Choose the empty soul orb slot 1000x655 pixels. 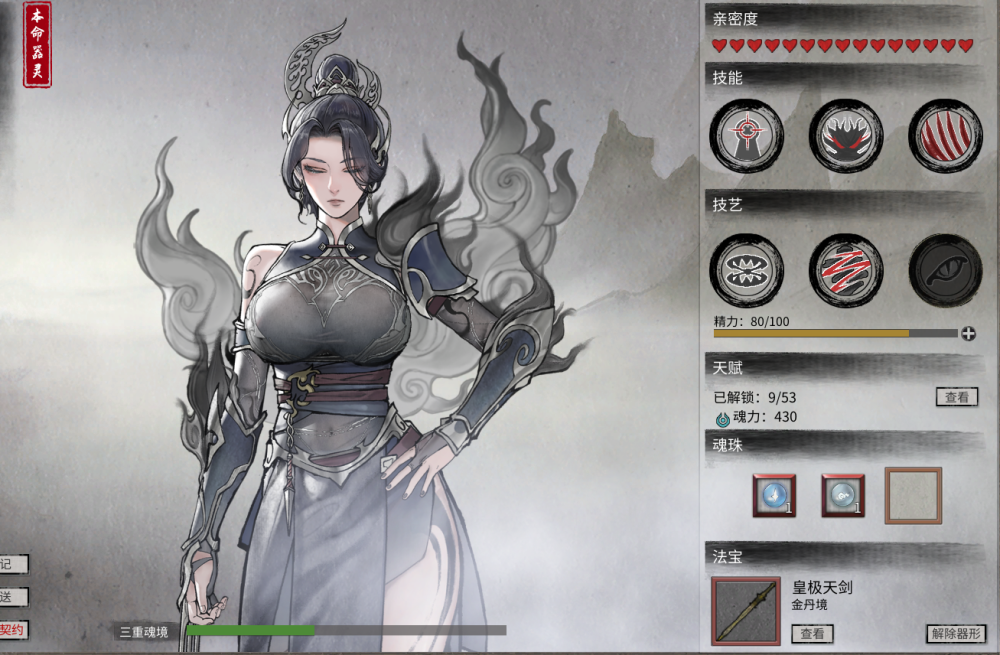[x=913, y=495]
